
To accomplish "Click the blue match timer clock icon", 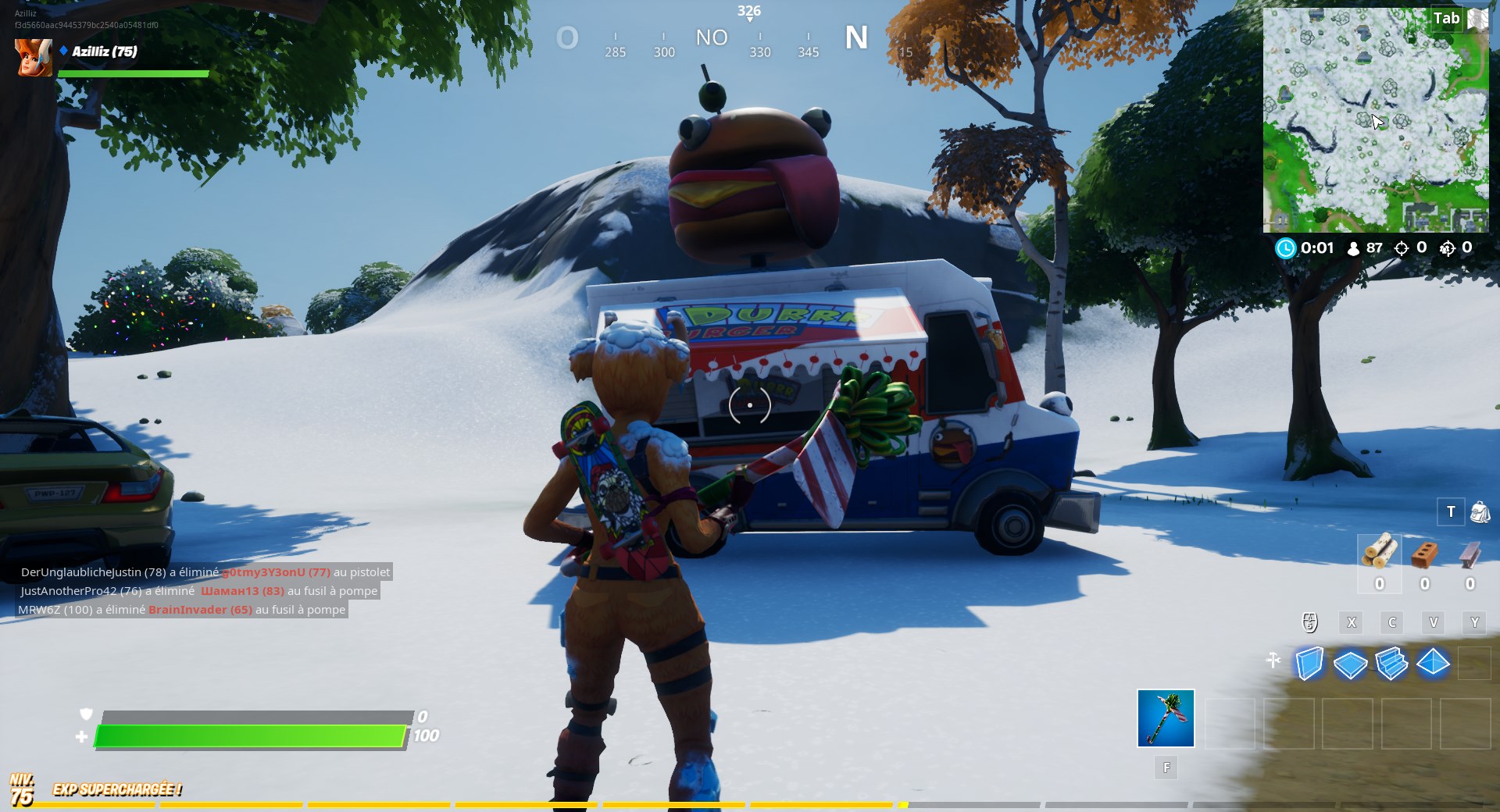I will tap(1285, 248).
